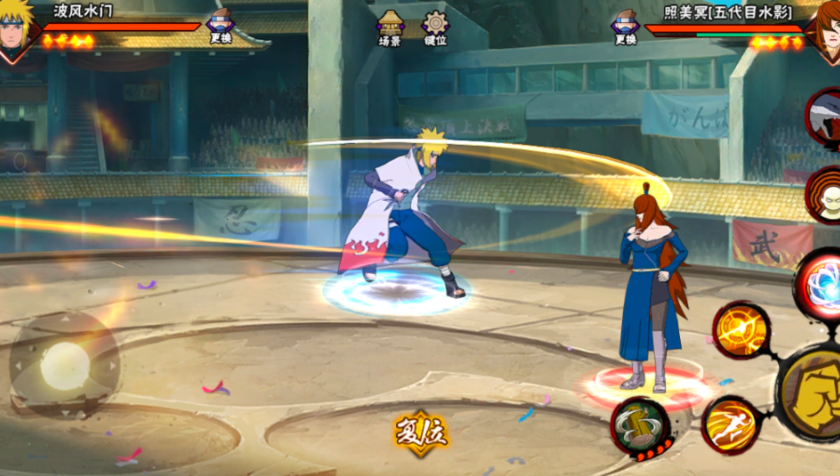Image resolution: width=840 pixels, height=476 pixels.
Task: Change the opponent character with 更换
Action: 625,27
